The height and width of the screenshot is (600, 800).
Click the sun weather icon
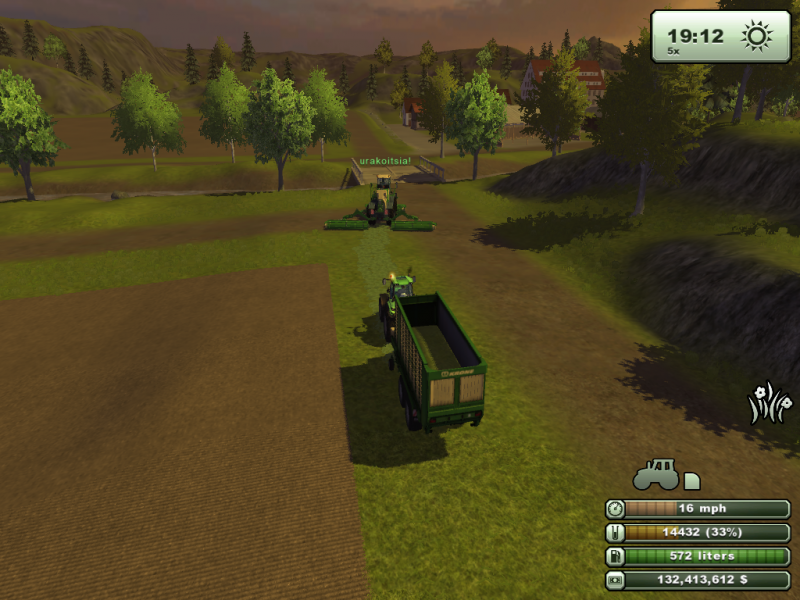coord(757,37)
